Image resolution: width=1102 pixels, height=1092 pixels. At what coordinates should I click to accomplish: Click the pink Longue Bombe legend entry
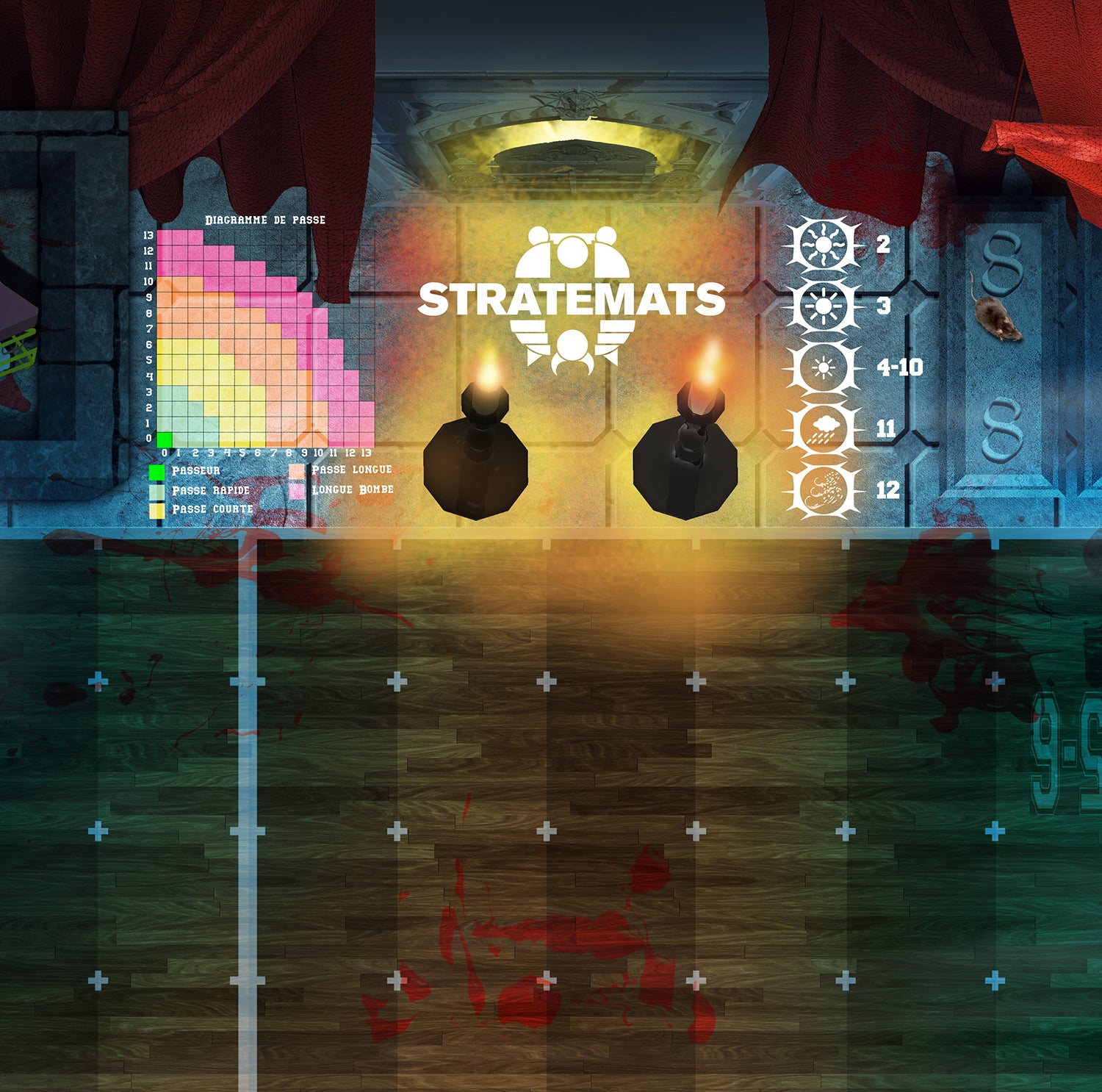point(342,489)
